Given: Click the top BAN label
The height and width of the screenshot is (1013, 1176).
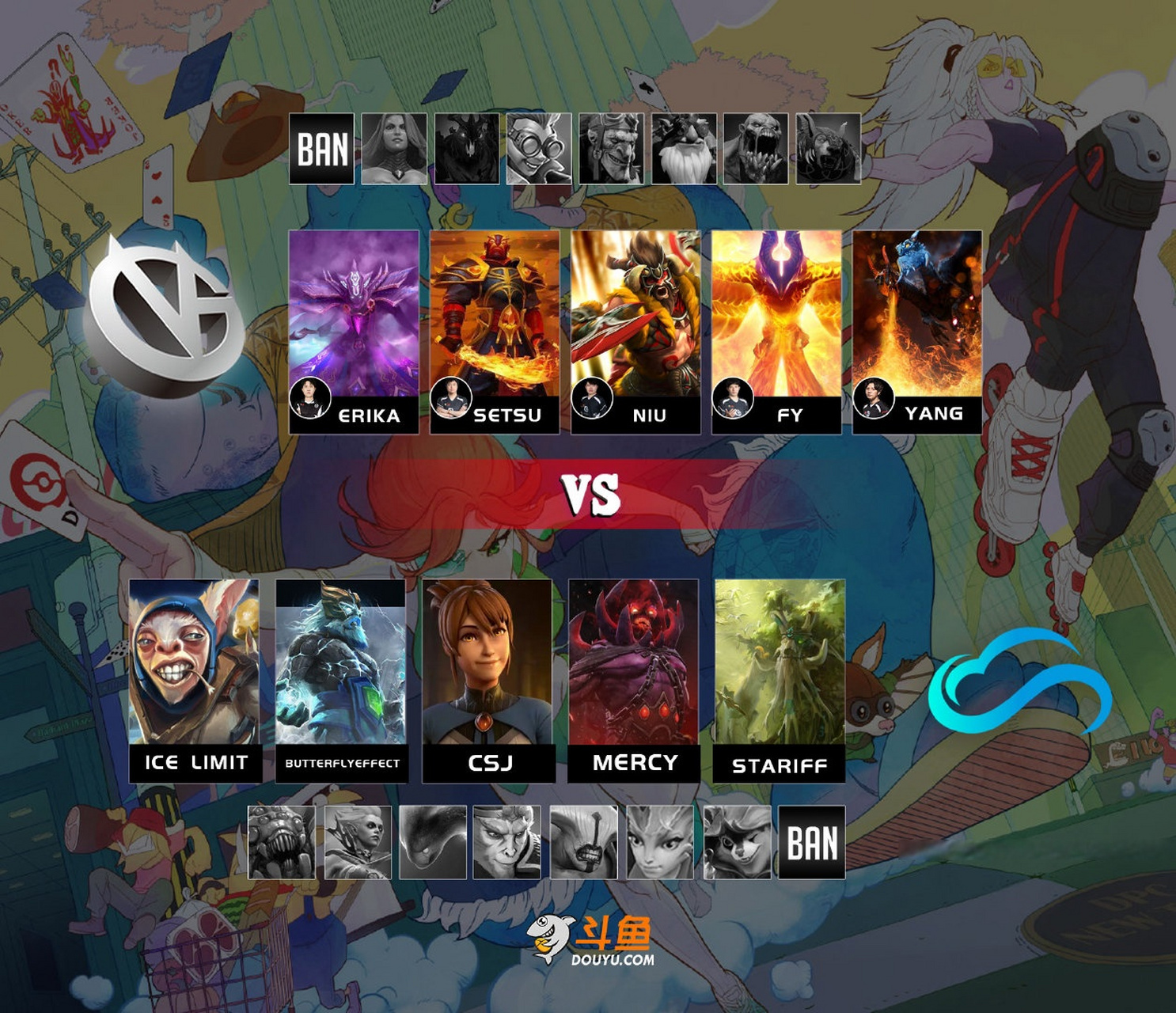Looking at the screenshot, I should pyautogui.click(x=321, y=150).
